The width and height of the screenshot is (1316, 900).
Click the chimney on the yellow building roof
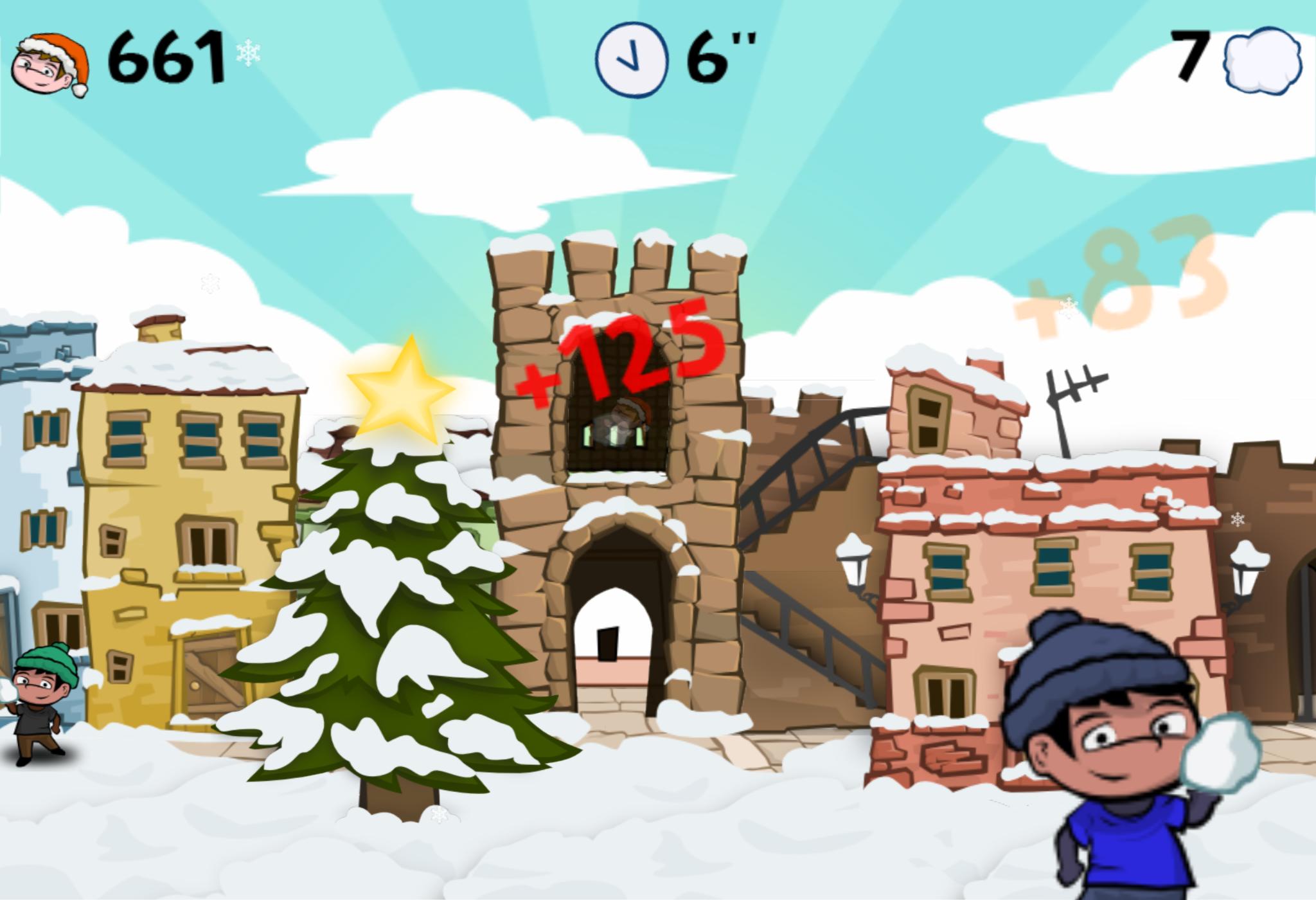(157, 331)
